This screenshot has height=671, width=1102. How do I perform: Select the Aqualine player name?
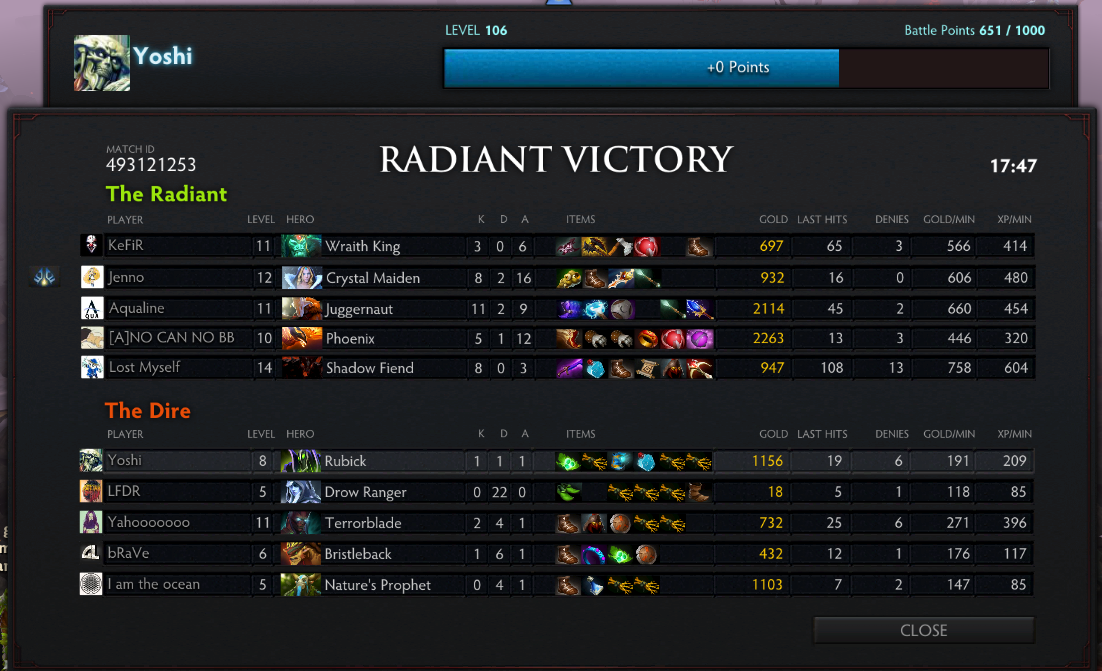pos(136,308)
